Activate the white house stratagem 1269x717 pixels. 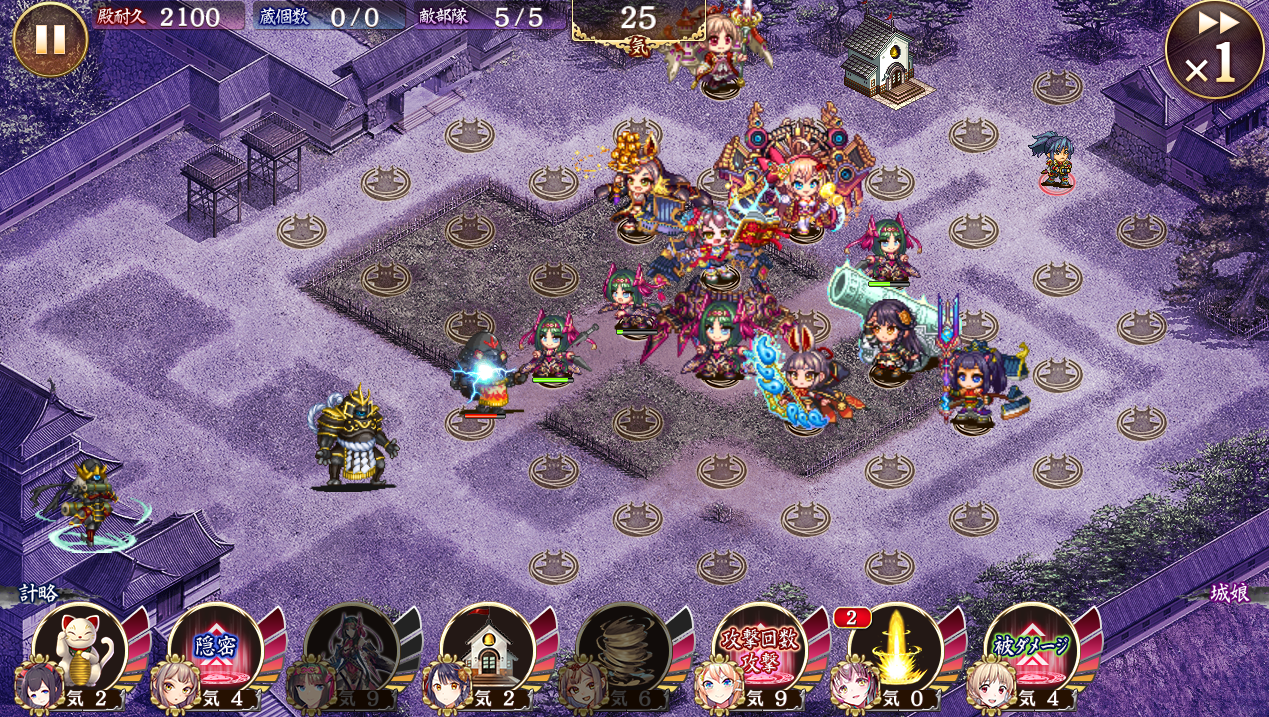(x=487, y=648)
